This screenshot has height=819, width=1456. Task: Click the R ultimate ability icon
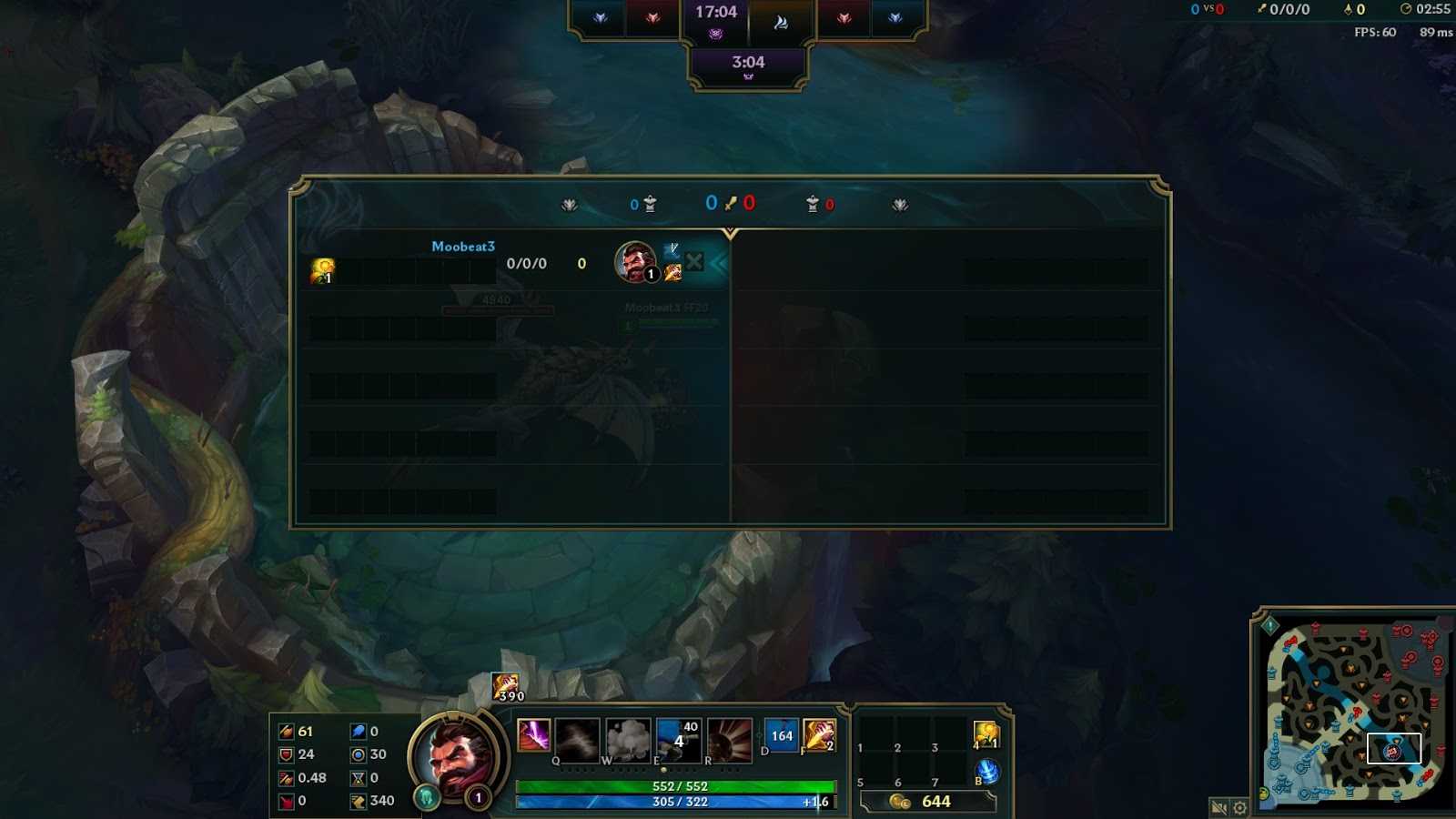[730, 737]
